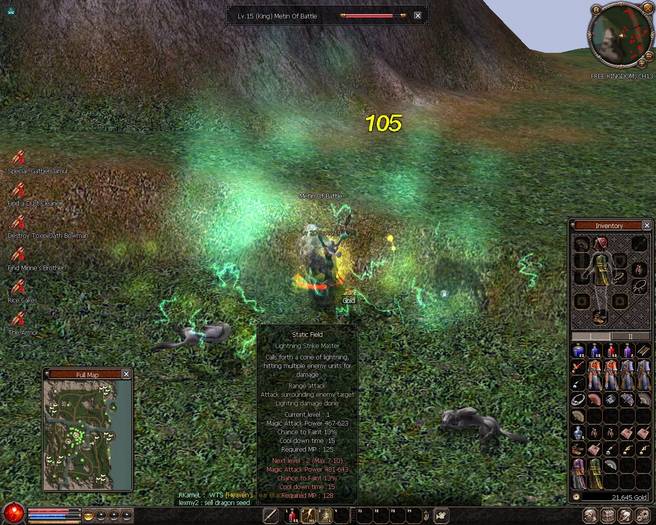Open the Destroy Tower Path Bowman quest
The image size is (656, 525).
tap(19, 222)
